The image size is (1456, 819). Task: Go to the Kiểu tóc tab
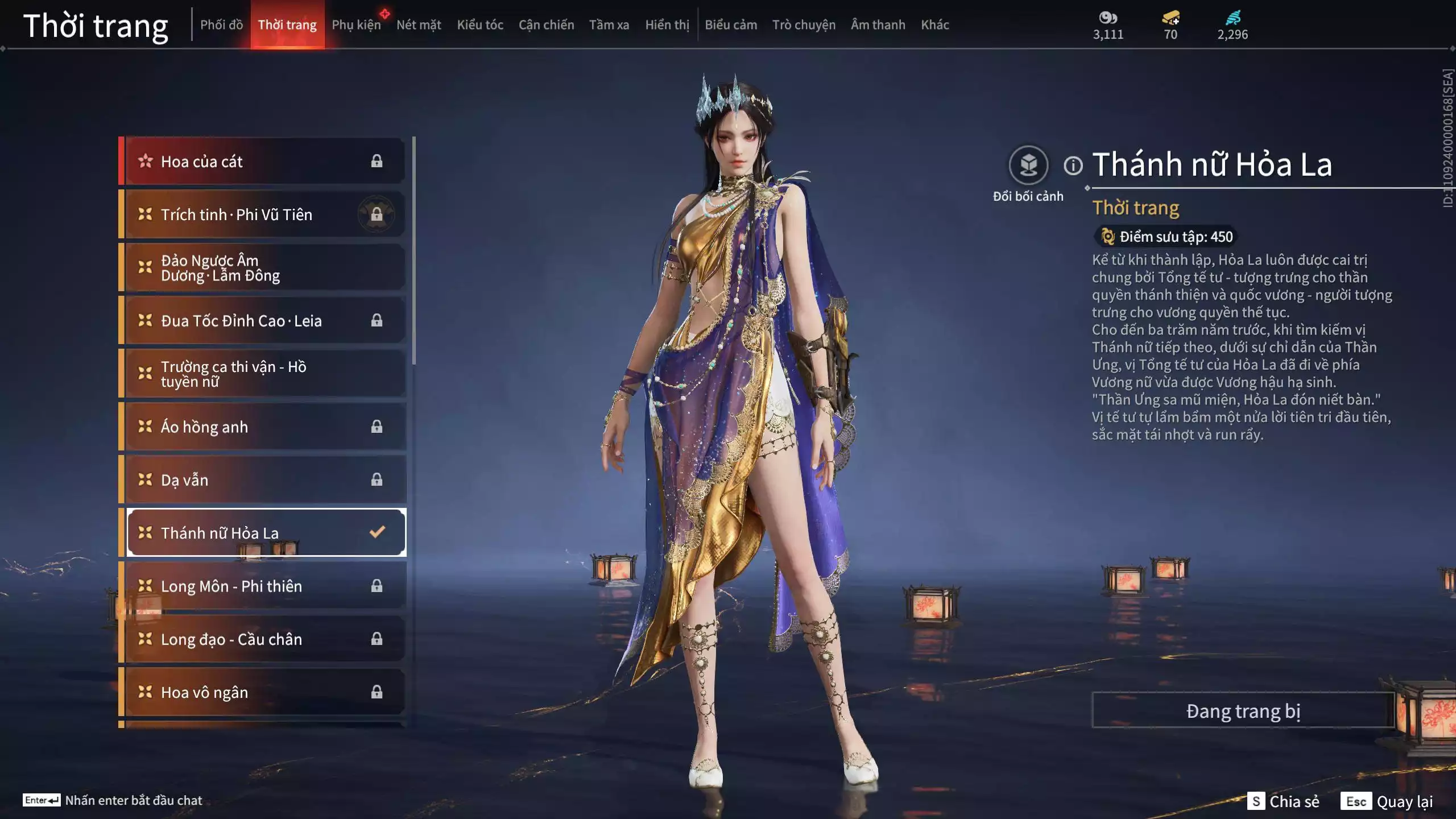(x=480, y=24)
